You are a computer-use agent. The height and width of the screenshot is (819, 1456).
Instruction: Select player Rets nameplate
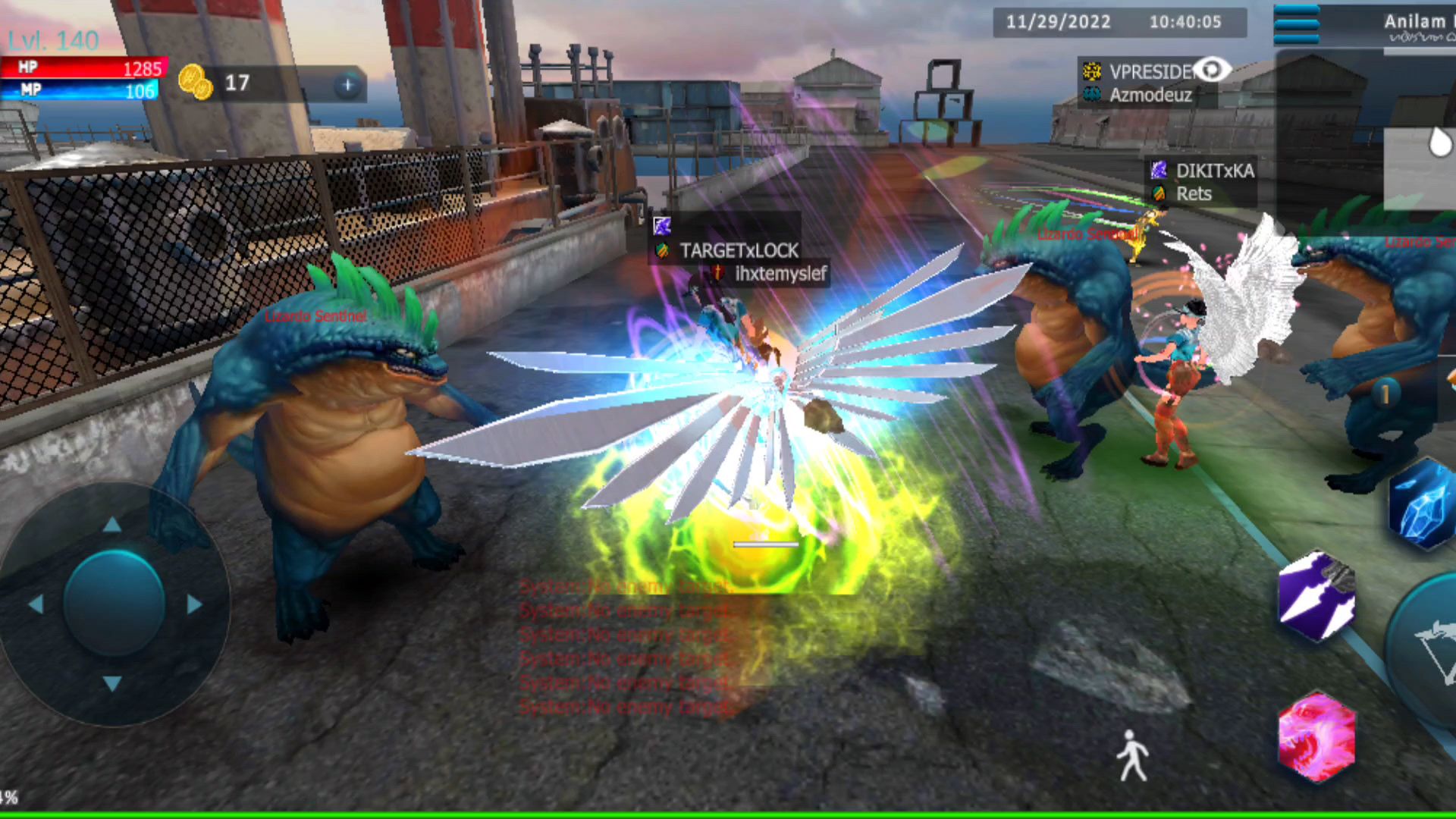1193,194
